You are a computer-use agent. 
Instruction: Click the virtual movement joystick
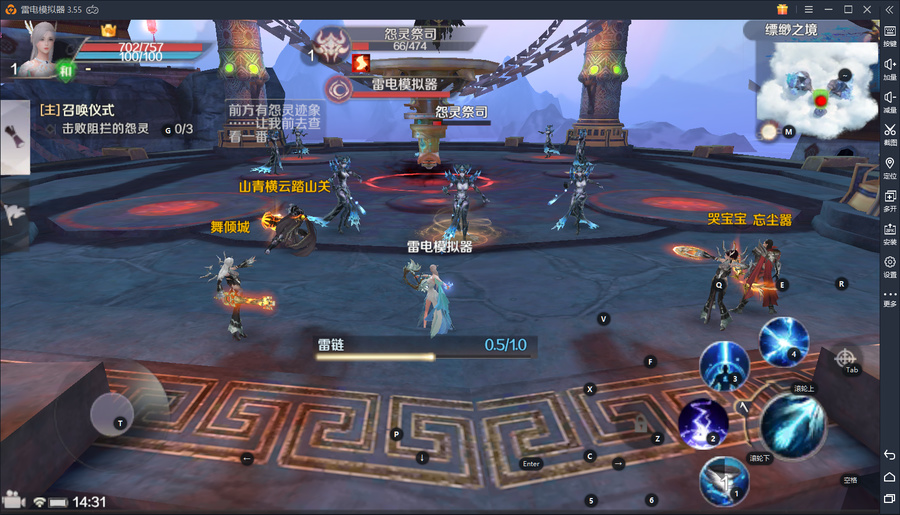coord(122,414)
